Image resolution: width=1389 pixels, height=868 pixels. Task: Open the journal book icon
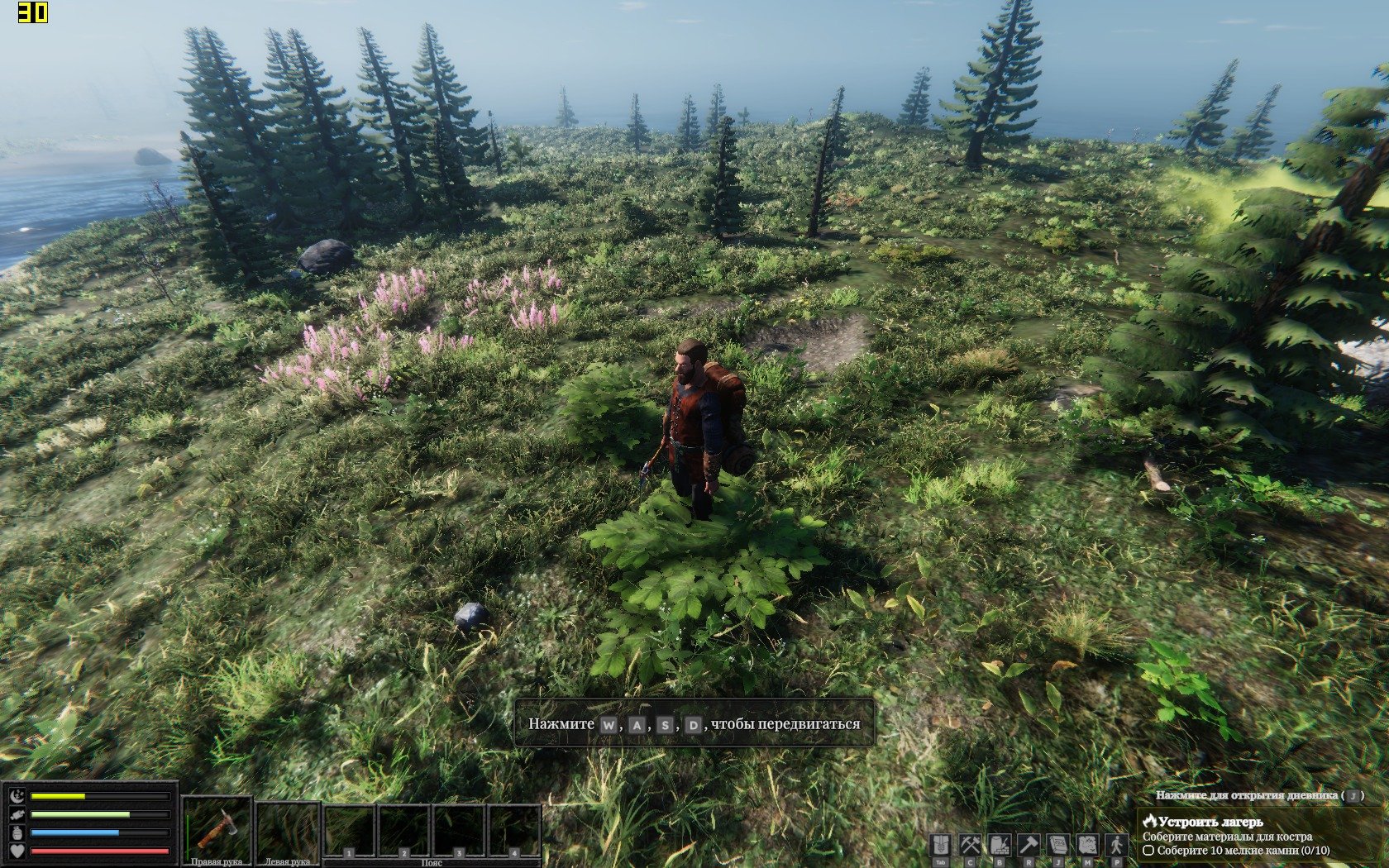1058,845
